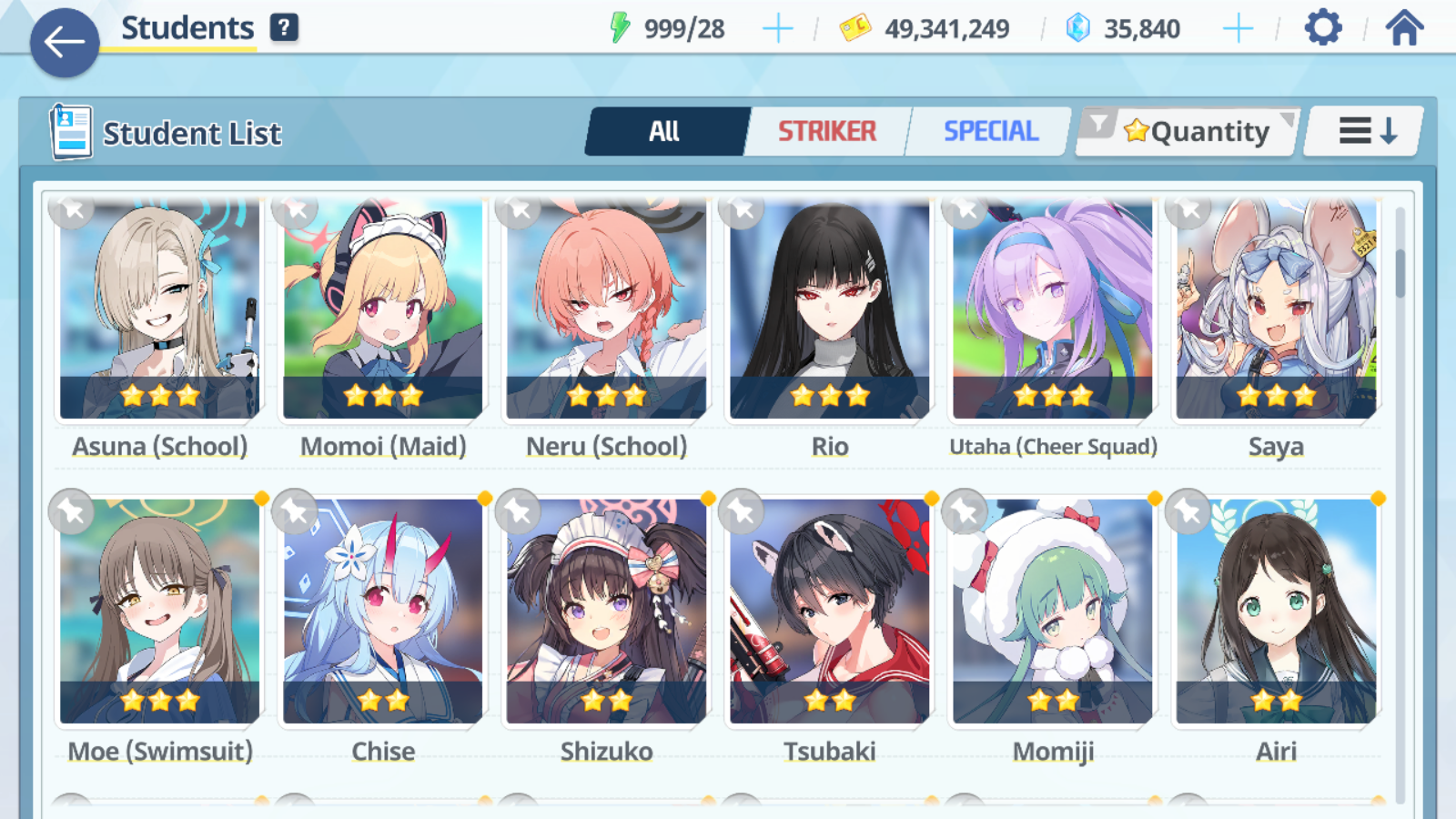This screenshot has height=819, width=1456.
Task: Pick the Saya student card
Action: (1276, 309)
